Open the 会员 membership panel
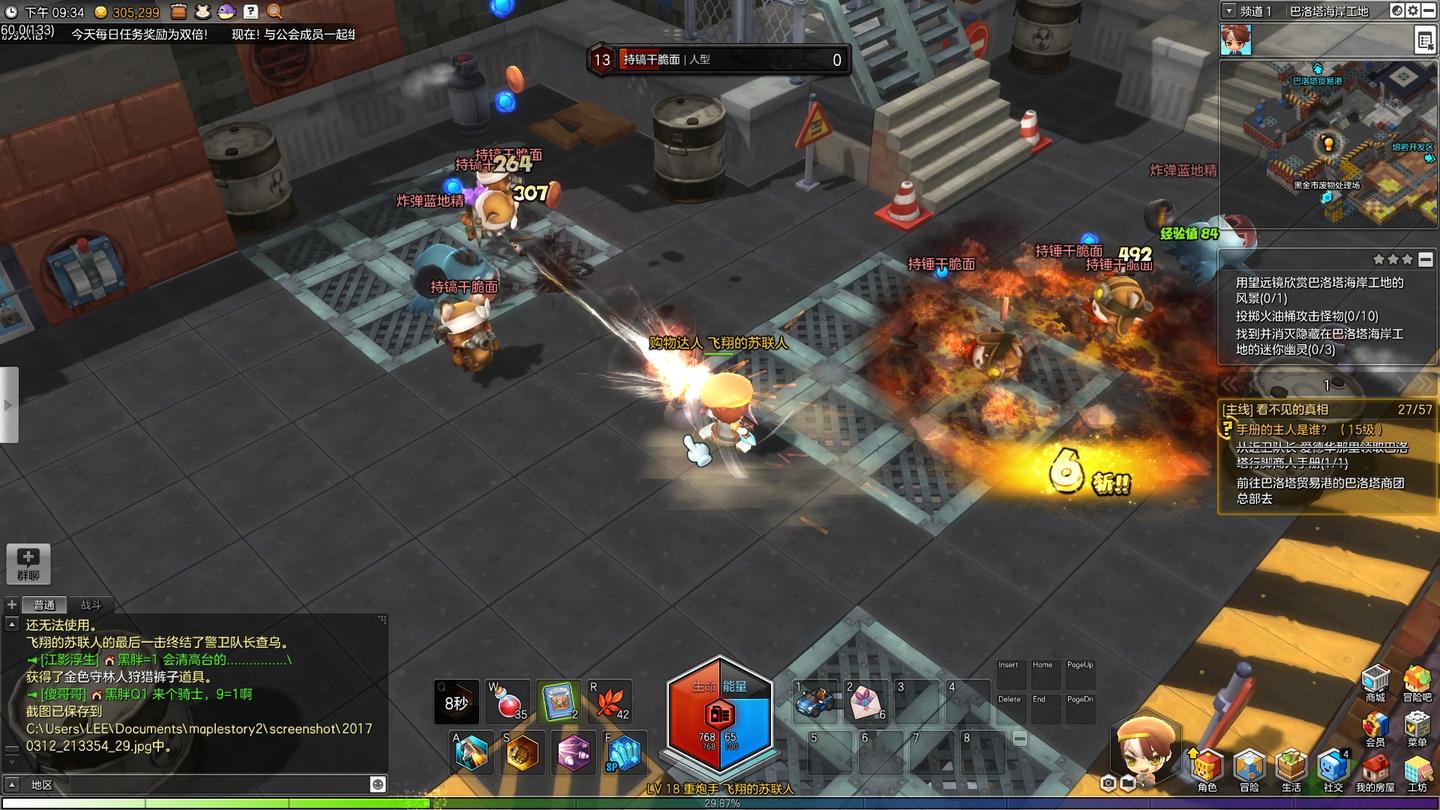1440x810 pixels. 1376,726
